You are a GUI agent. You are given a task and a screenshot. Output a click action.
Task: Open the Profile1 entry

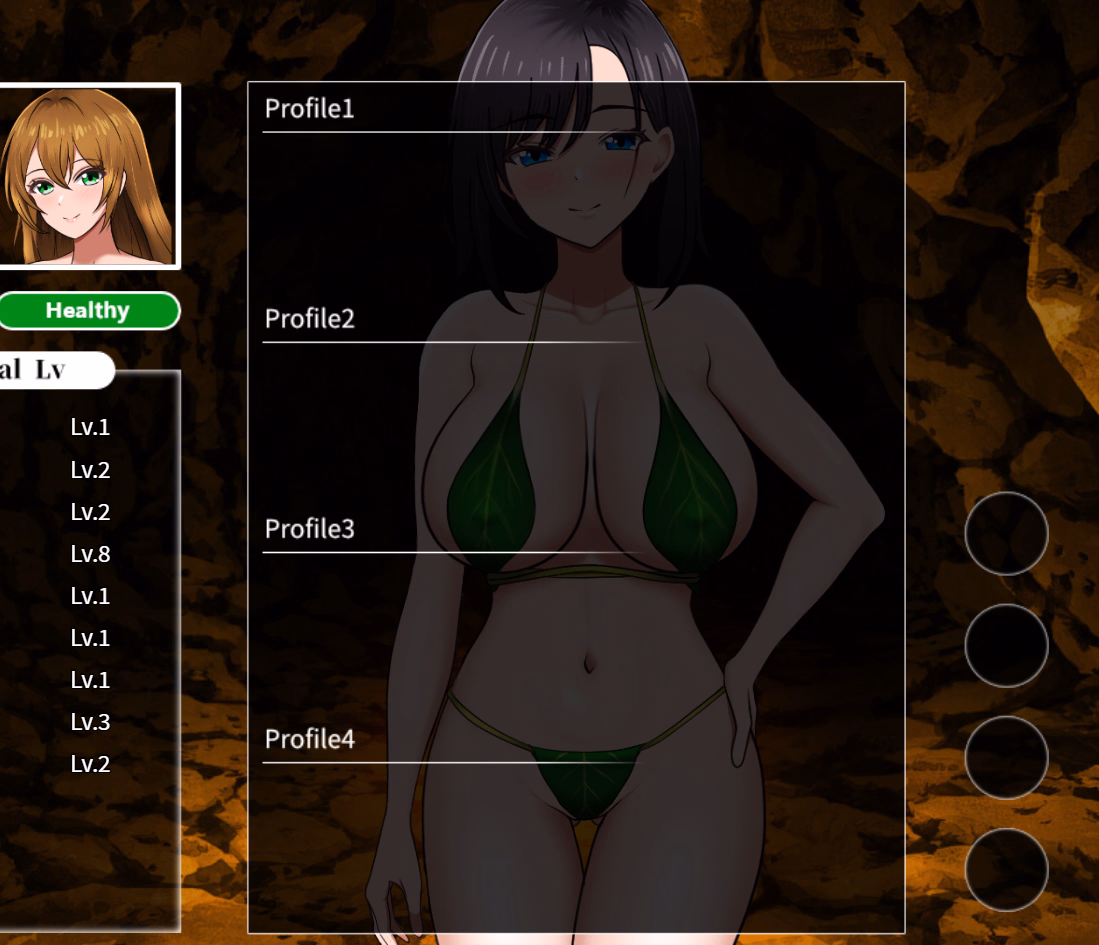[310, 109]
